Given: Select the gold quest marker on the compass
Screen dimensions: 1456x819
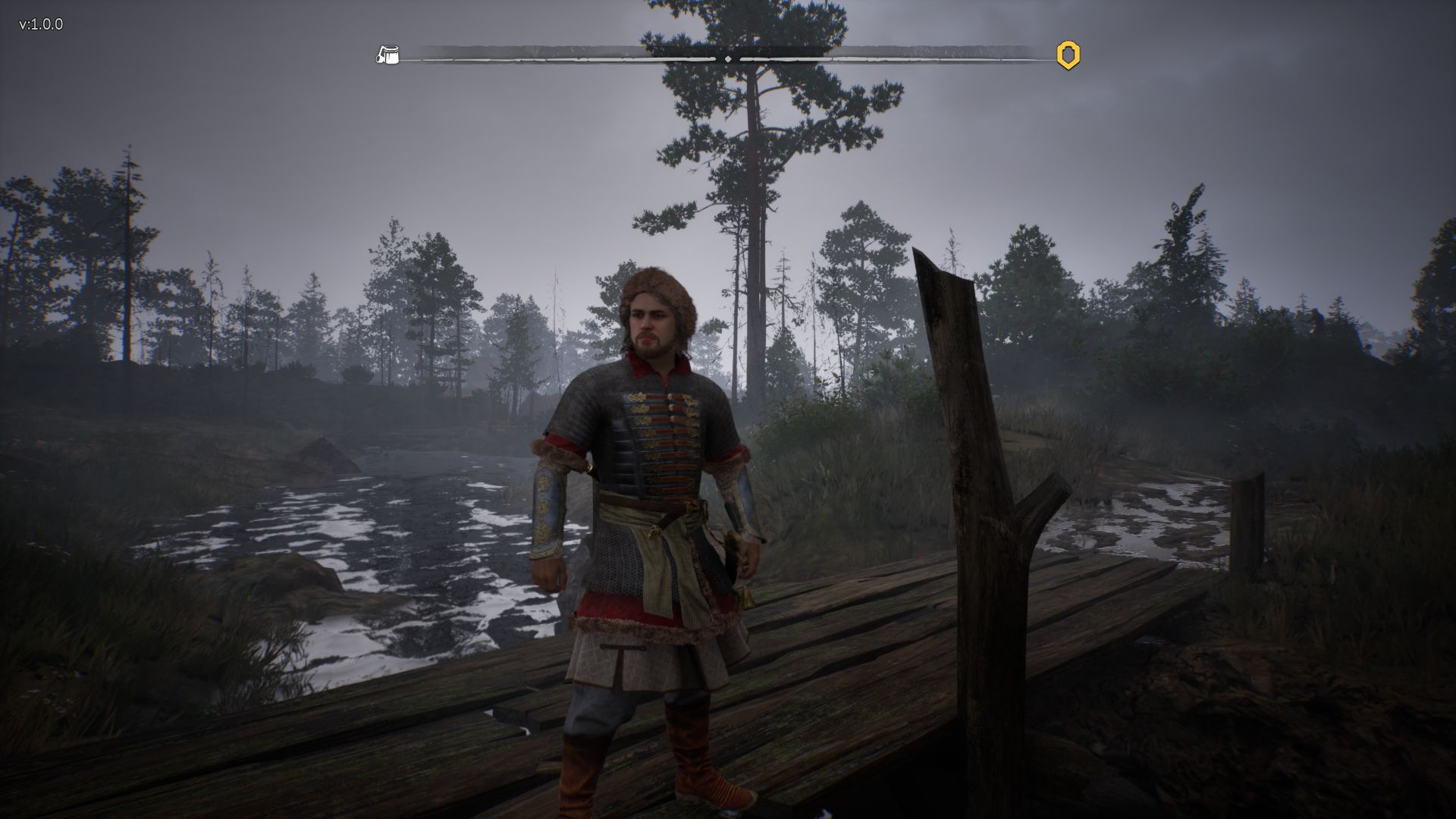Looking at the screenshot, I should 1068,55.
